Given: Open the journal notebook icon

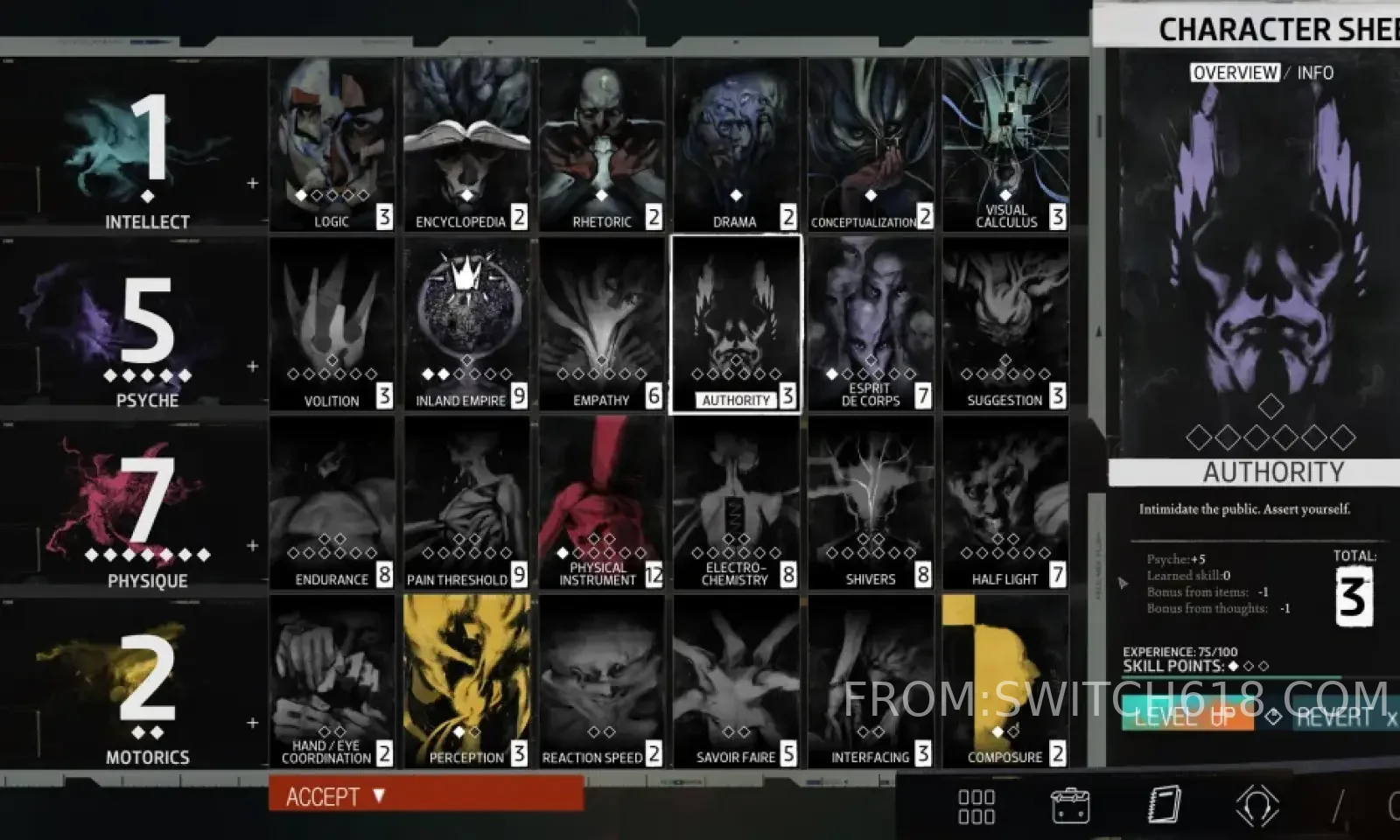Looking at the screenshot, I should coord(1164,805).
